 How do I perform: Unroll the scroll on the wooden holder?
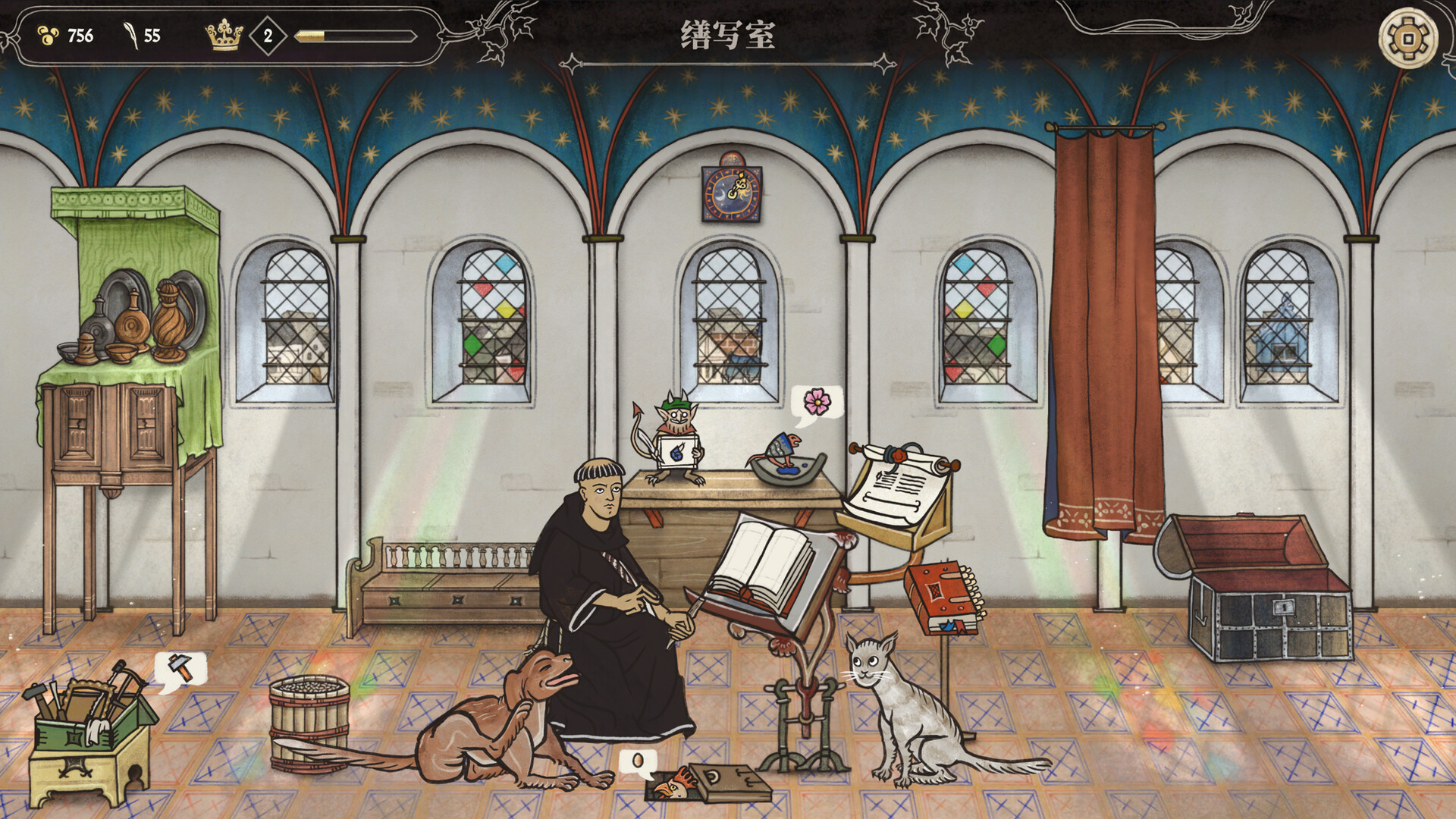[x=899, y=485]
